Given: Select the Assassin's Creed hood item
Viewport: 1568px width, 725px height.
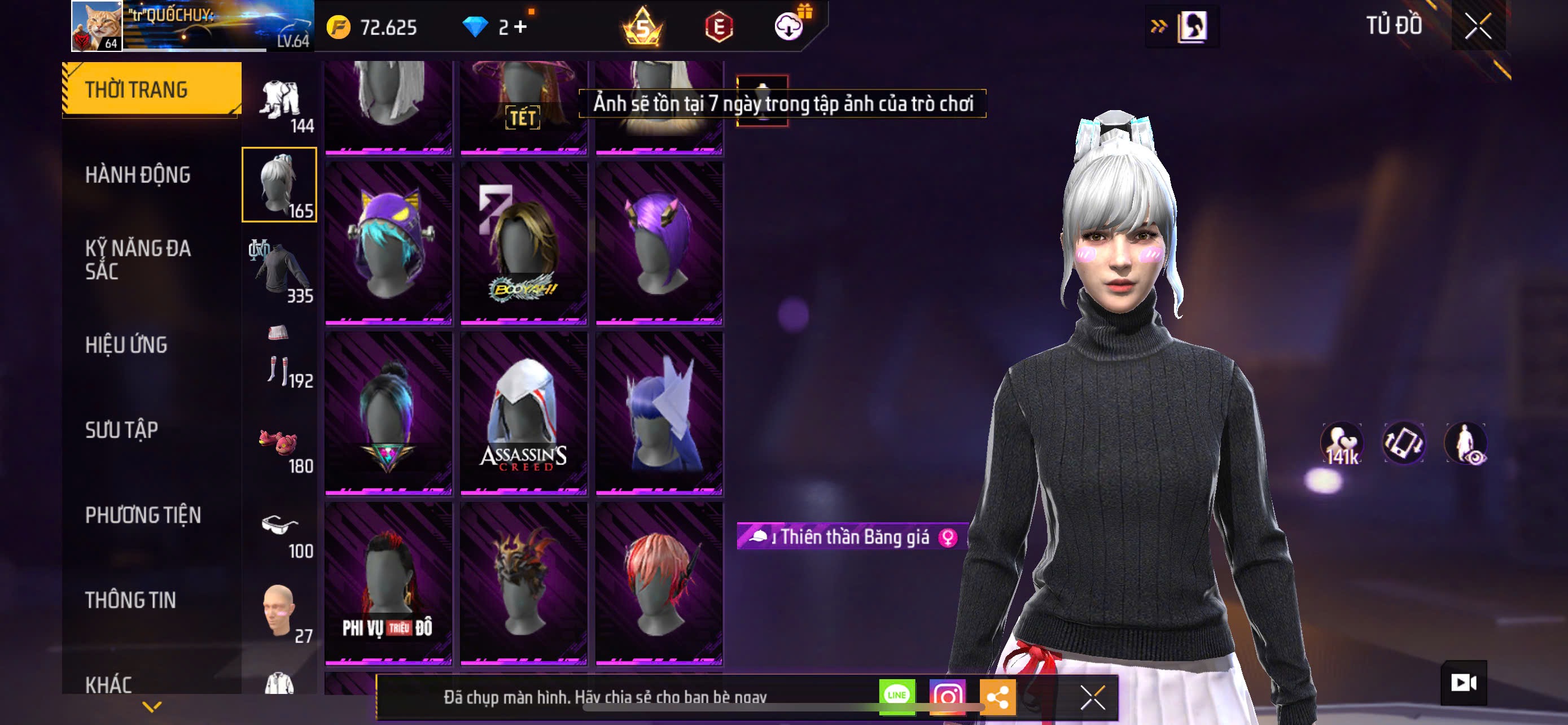Looking at the screenshot, I should coord(523,413).
